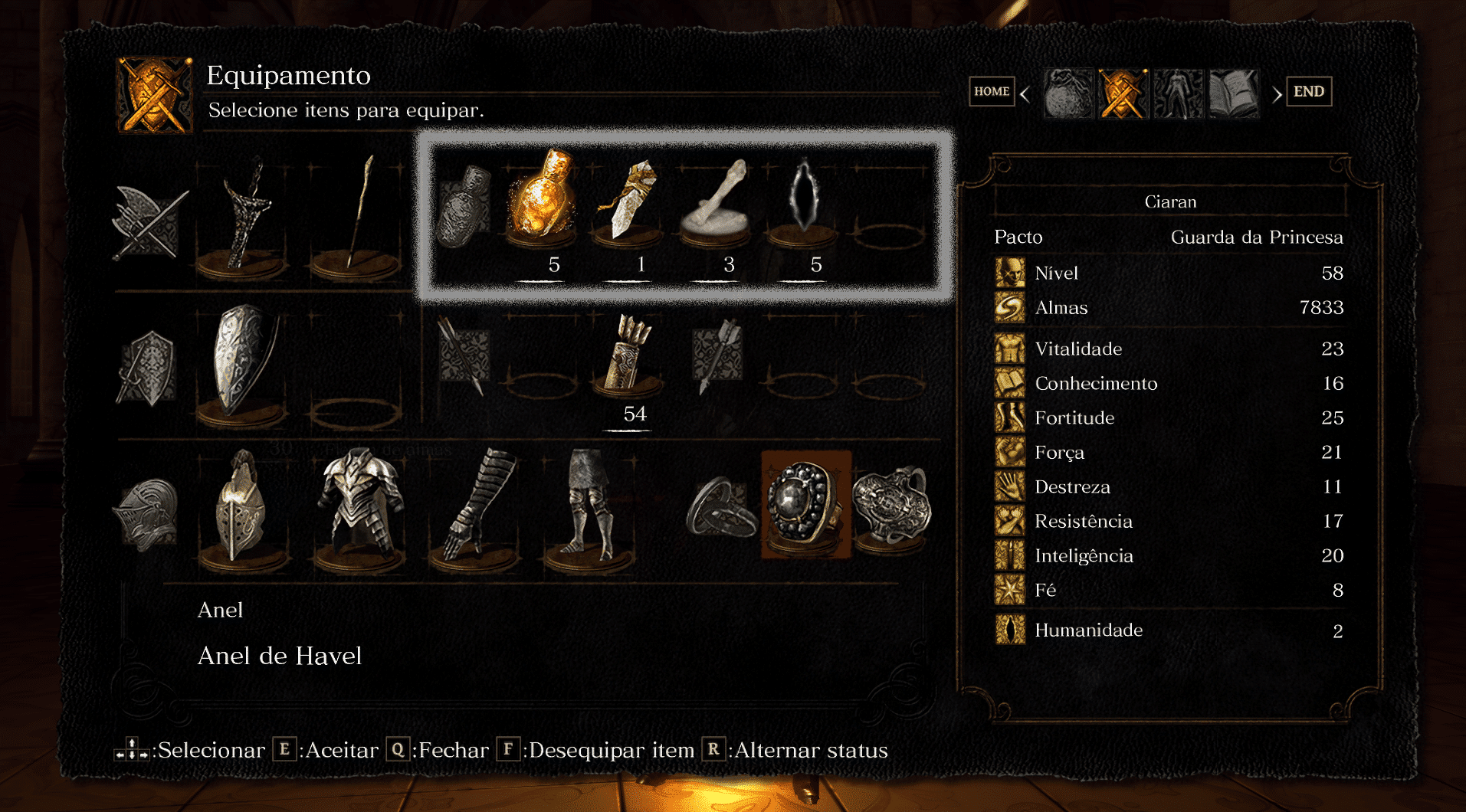Click the left navigation arrow near HOME
The image size is (1466, 812).
(x=1025, y=92)
